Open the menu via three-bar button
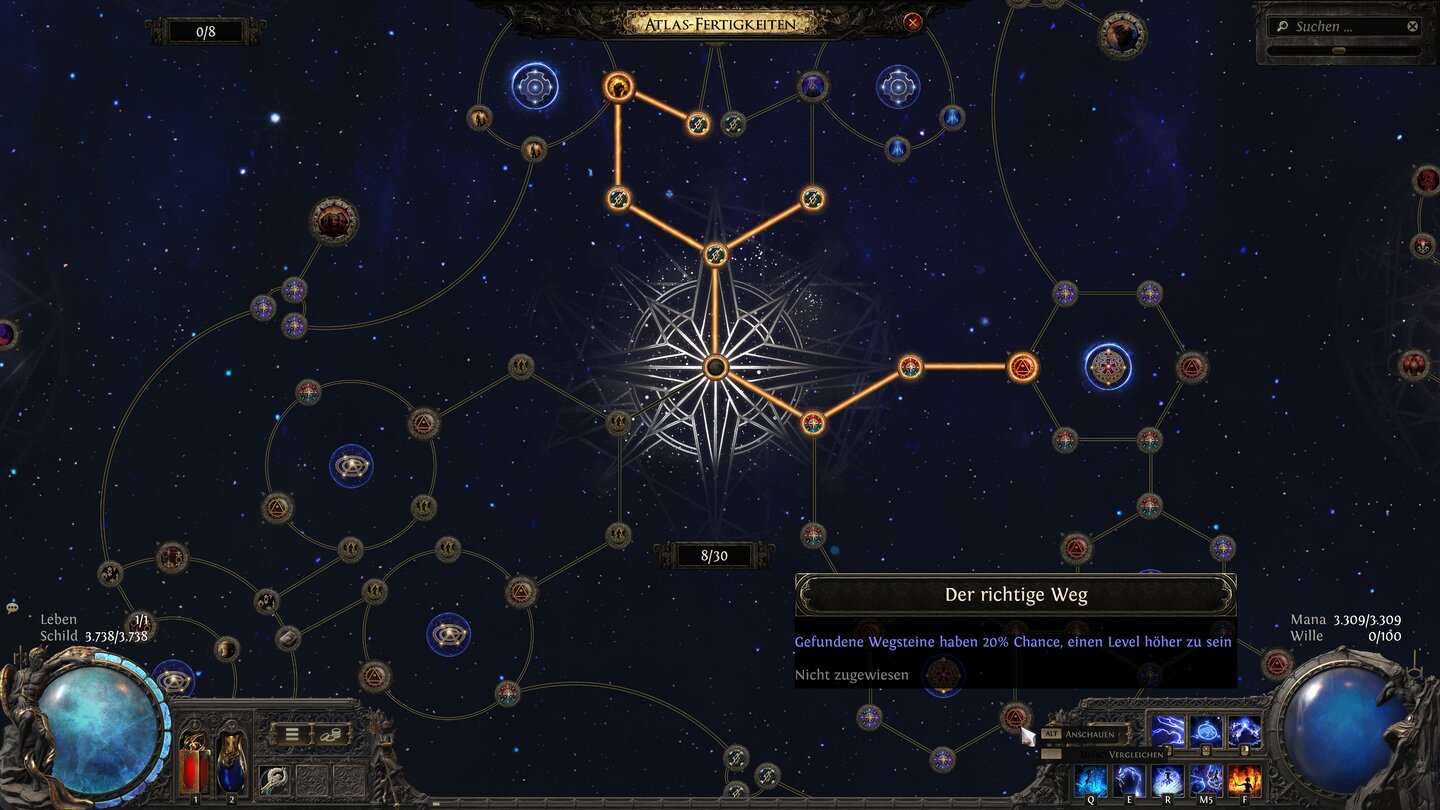Viewport: 1440px width, 810px height. coord(292,734)
